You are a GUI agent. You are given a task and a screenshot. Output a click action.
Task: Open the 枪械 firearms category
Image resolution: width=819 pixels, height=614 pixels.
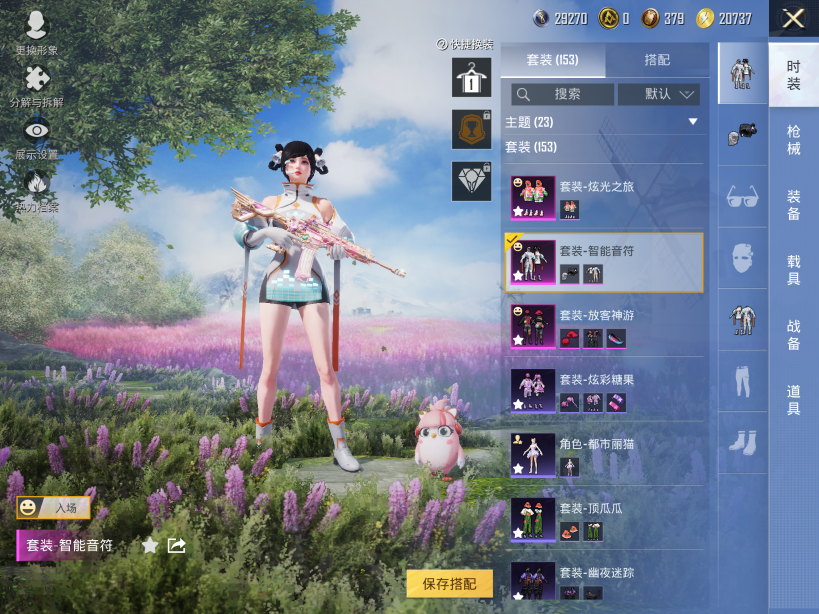pyautogui.click(x=793, y=140)
